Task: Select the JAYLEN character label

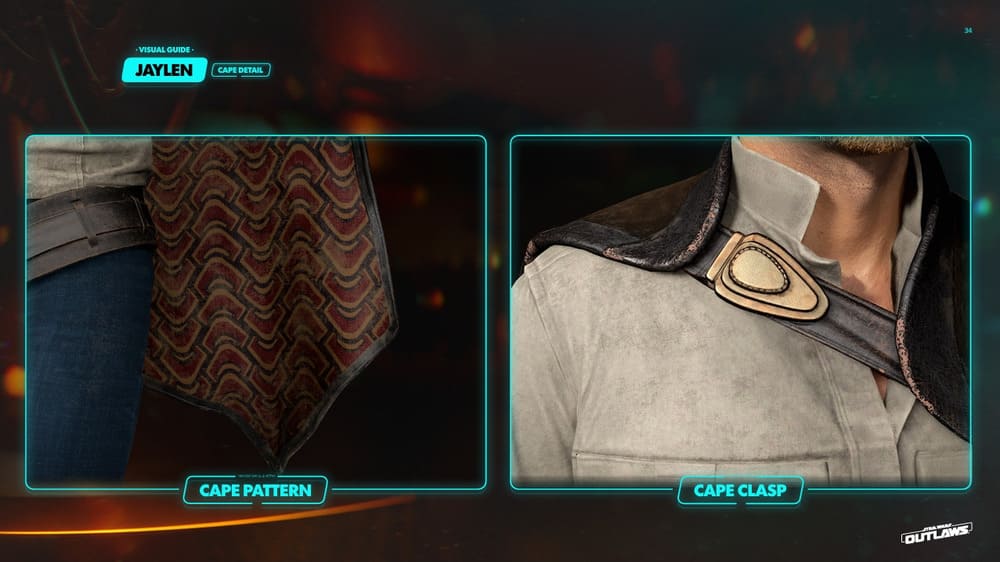Action: 164,70
